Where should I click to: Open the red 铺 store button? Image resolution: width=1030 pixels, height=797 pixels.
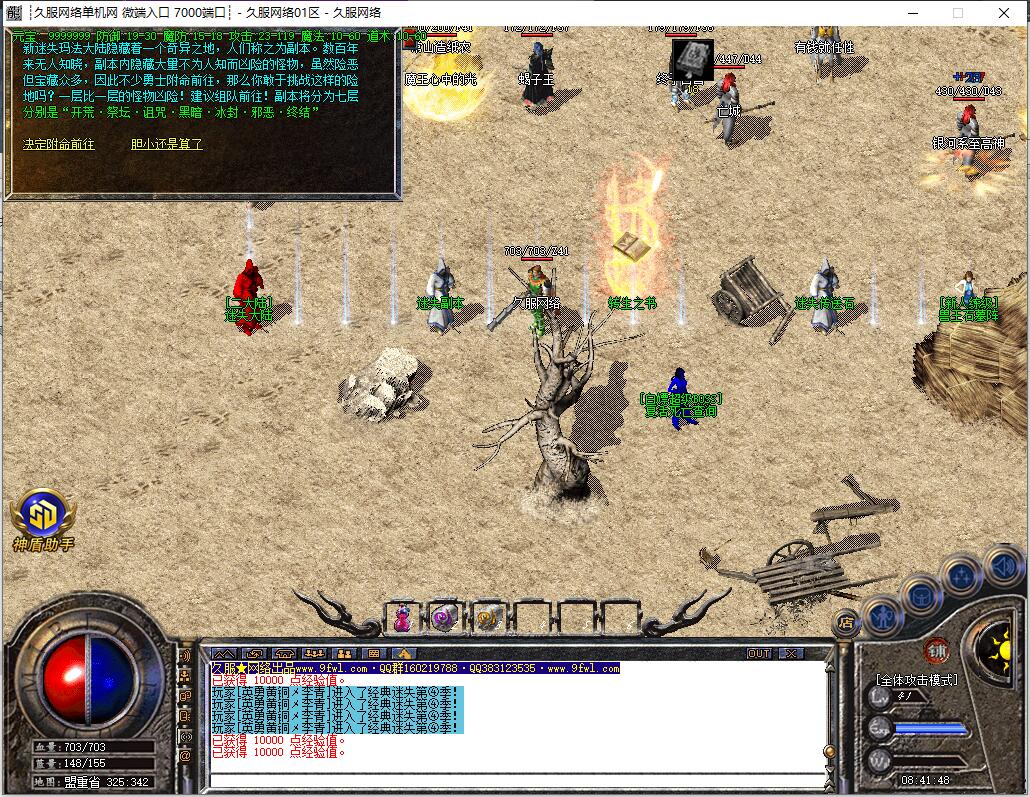(x=935, y=649)
